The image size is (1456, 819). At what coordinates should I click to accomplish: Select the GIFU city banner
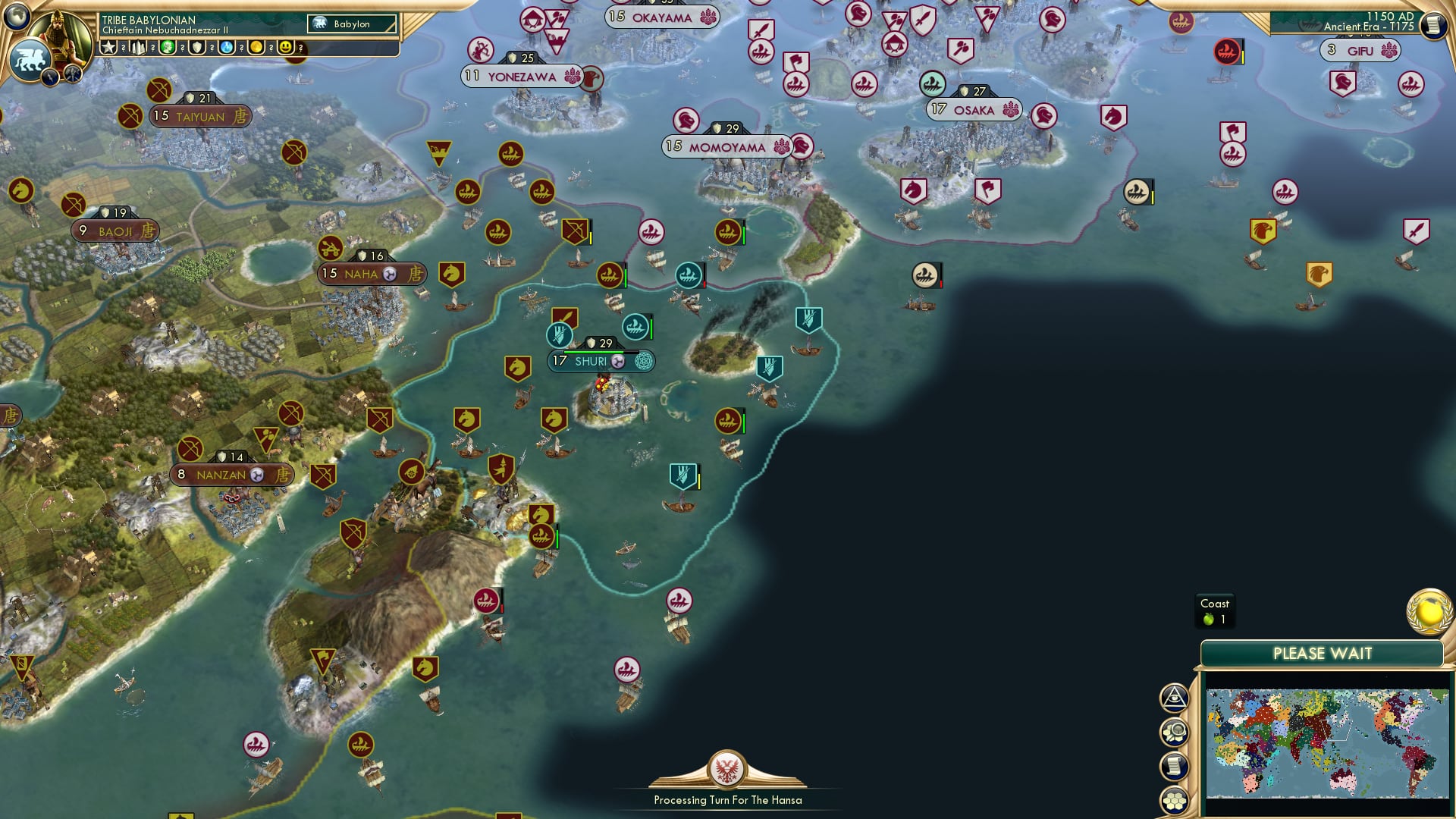click(x=1360, y=50)
